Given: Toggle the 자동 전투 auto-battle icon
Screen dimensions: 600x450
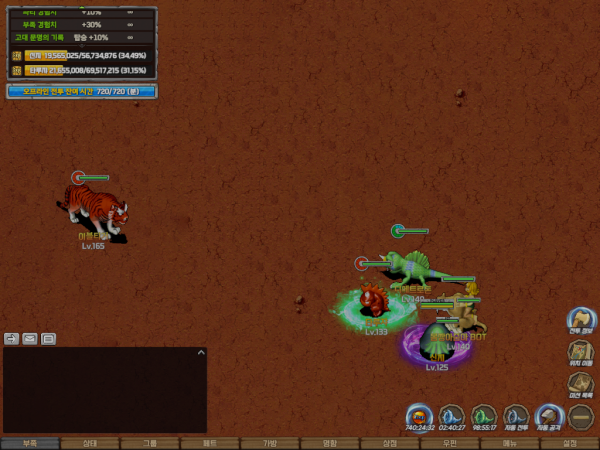Looking at the screenshot, I should click(x=516, y=416).
